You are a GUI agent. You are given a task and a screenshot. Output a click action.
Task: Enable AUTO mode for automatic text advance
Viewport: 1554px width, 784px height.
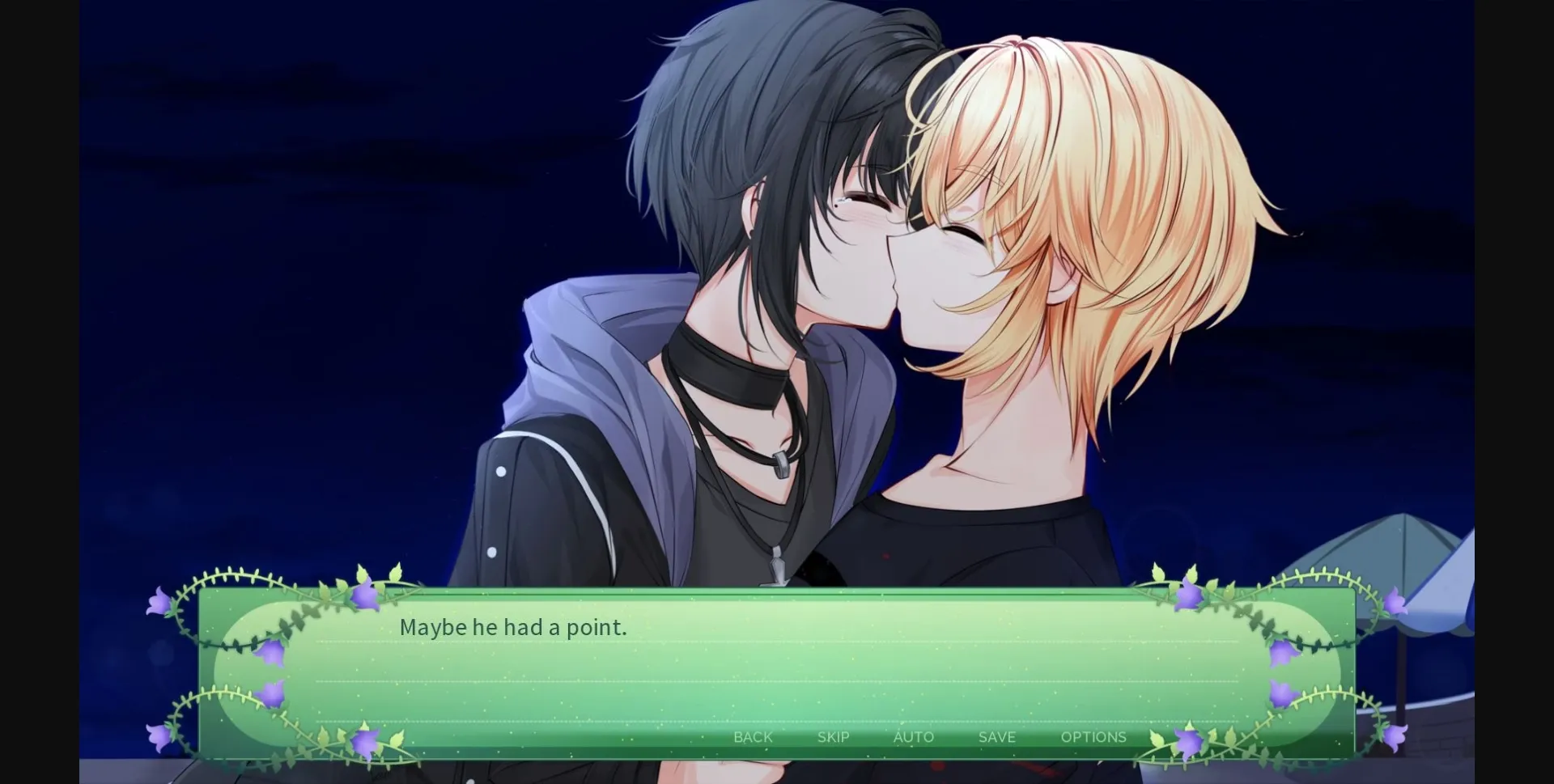[x=913, y=737]
